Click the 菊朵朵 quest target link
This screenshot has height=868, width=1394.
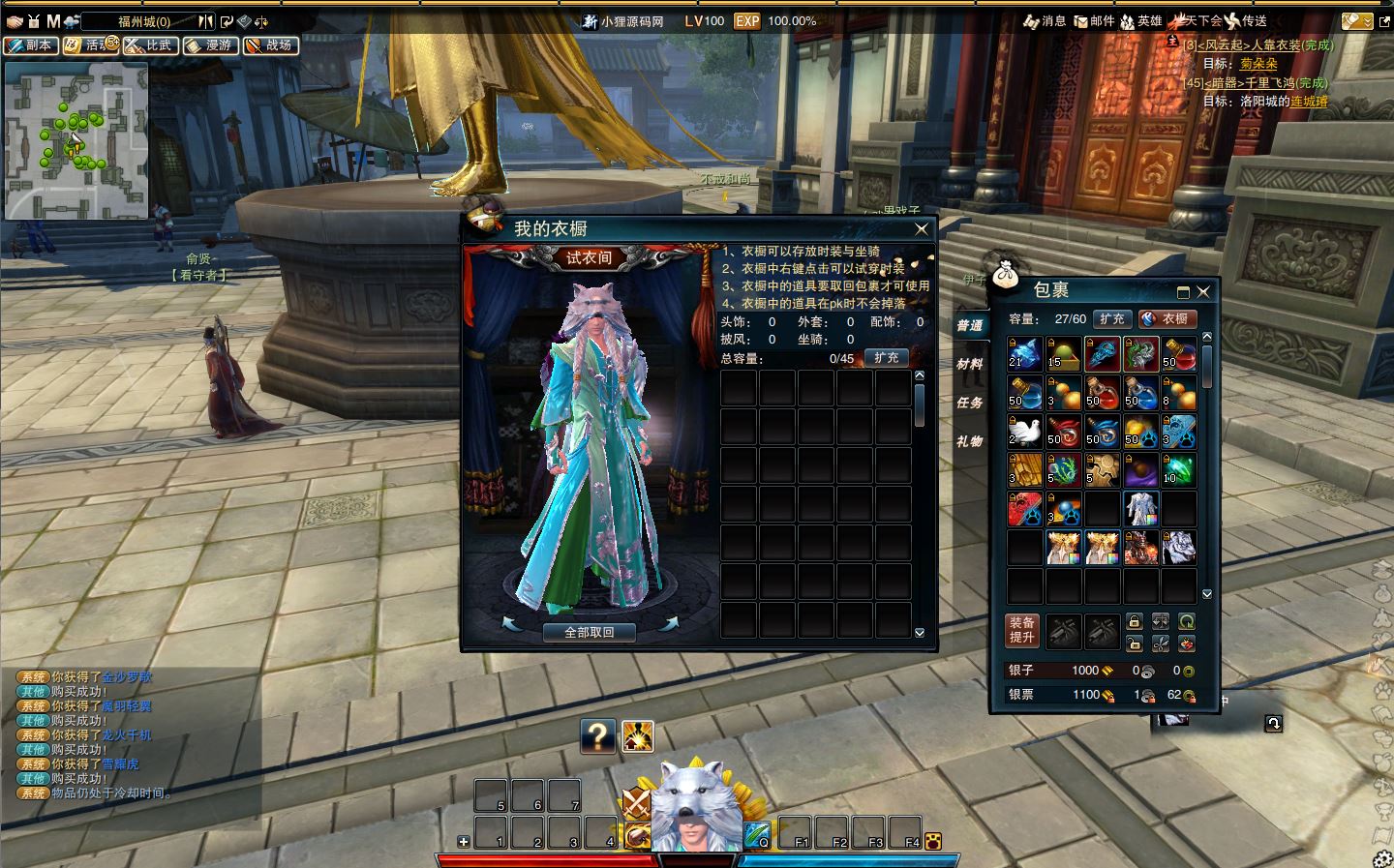click(x=1258, y=64)
